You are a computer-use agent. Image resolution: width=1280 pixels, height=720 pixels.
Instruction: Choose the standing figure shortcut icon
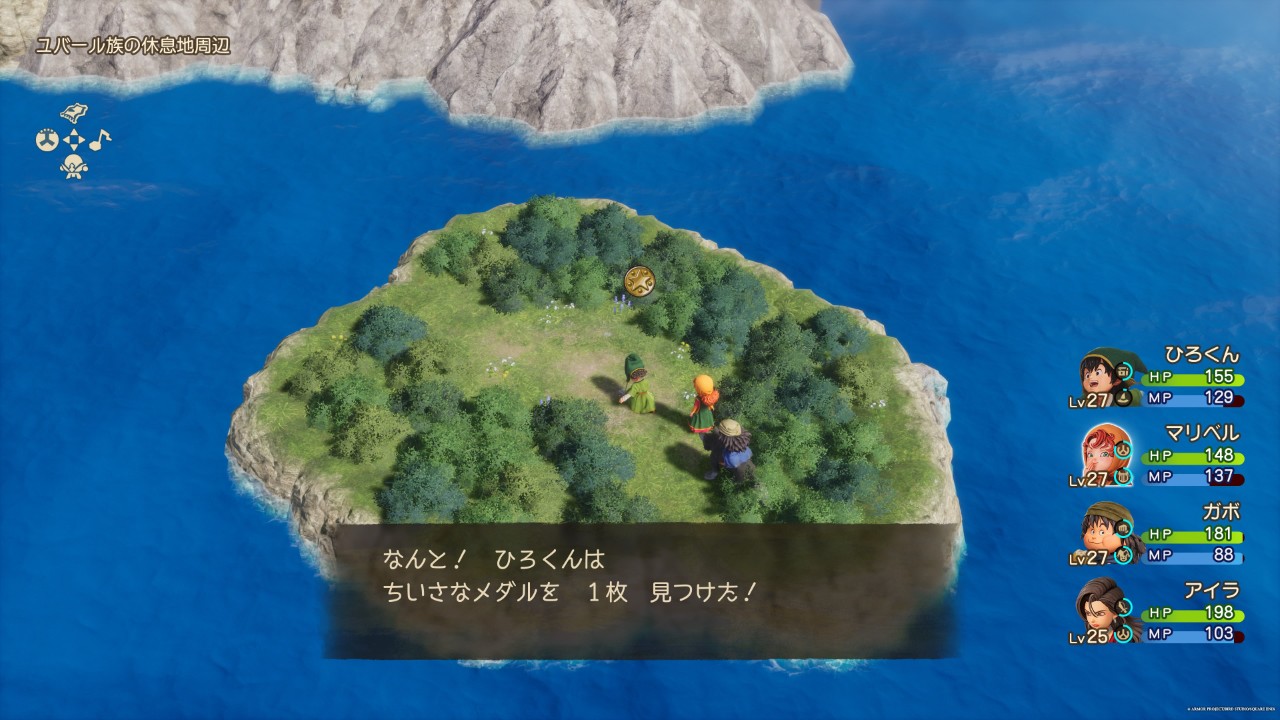coord(74,167)
